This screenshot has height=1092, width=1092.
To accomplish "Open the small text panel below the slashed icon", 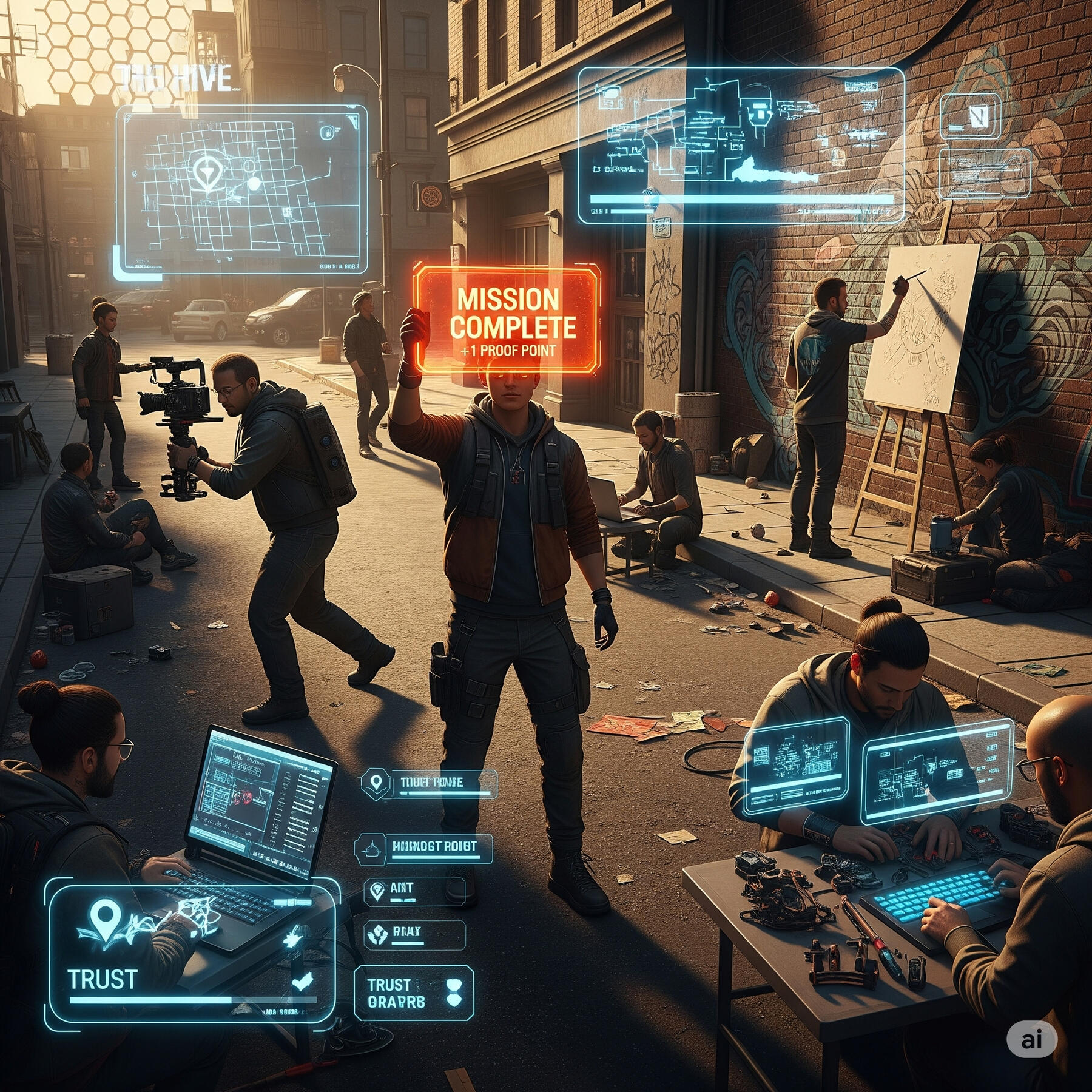I will 984,174.
